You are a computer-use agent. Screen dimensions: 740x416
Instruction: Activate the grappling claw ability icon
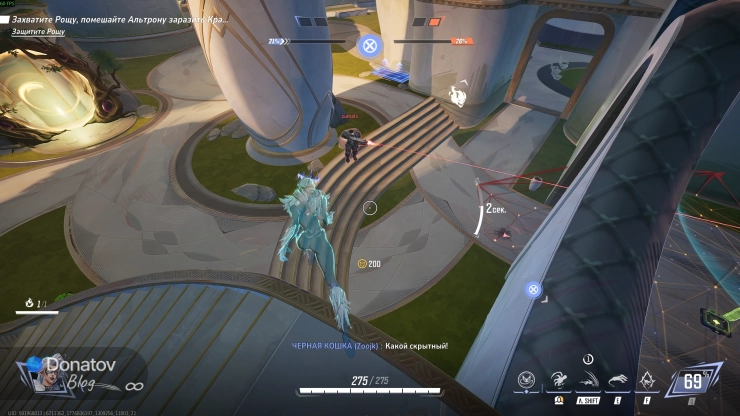click(558, 380)
